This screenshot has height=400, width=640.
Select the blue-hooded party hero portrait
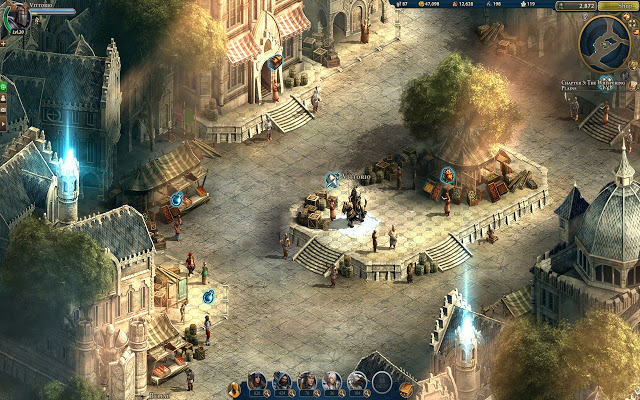283,381
